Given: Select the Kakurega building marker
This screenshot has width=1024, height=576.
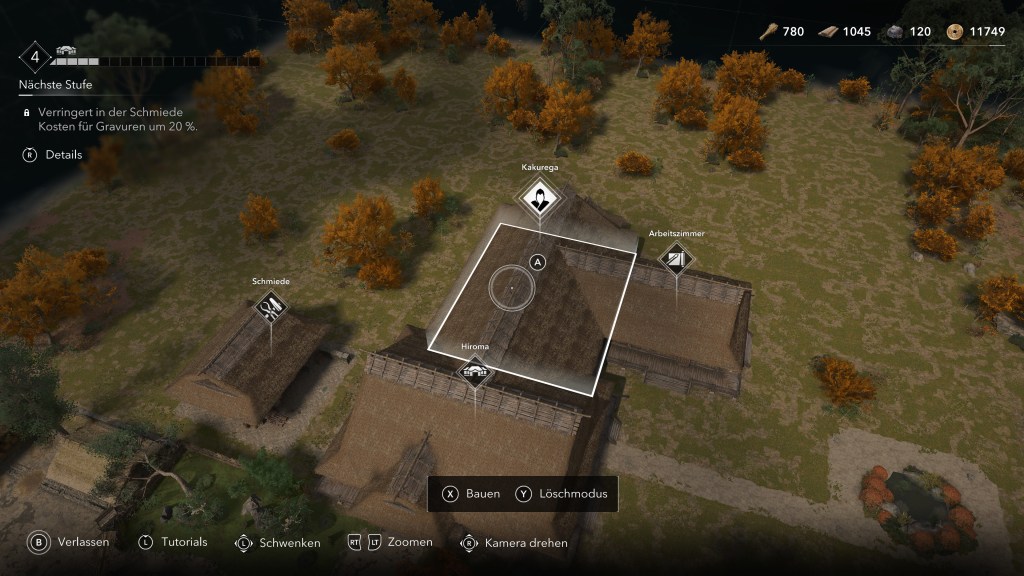Looking at the screenshot, I should point(539,198).
